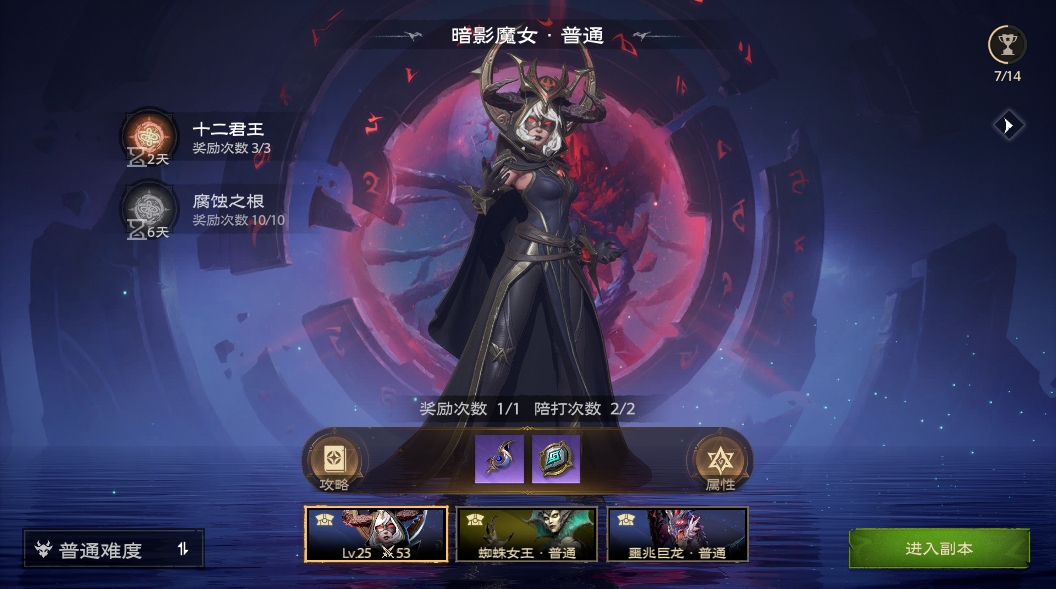Open the 攻略 strategy guide

[334, 463]
